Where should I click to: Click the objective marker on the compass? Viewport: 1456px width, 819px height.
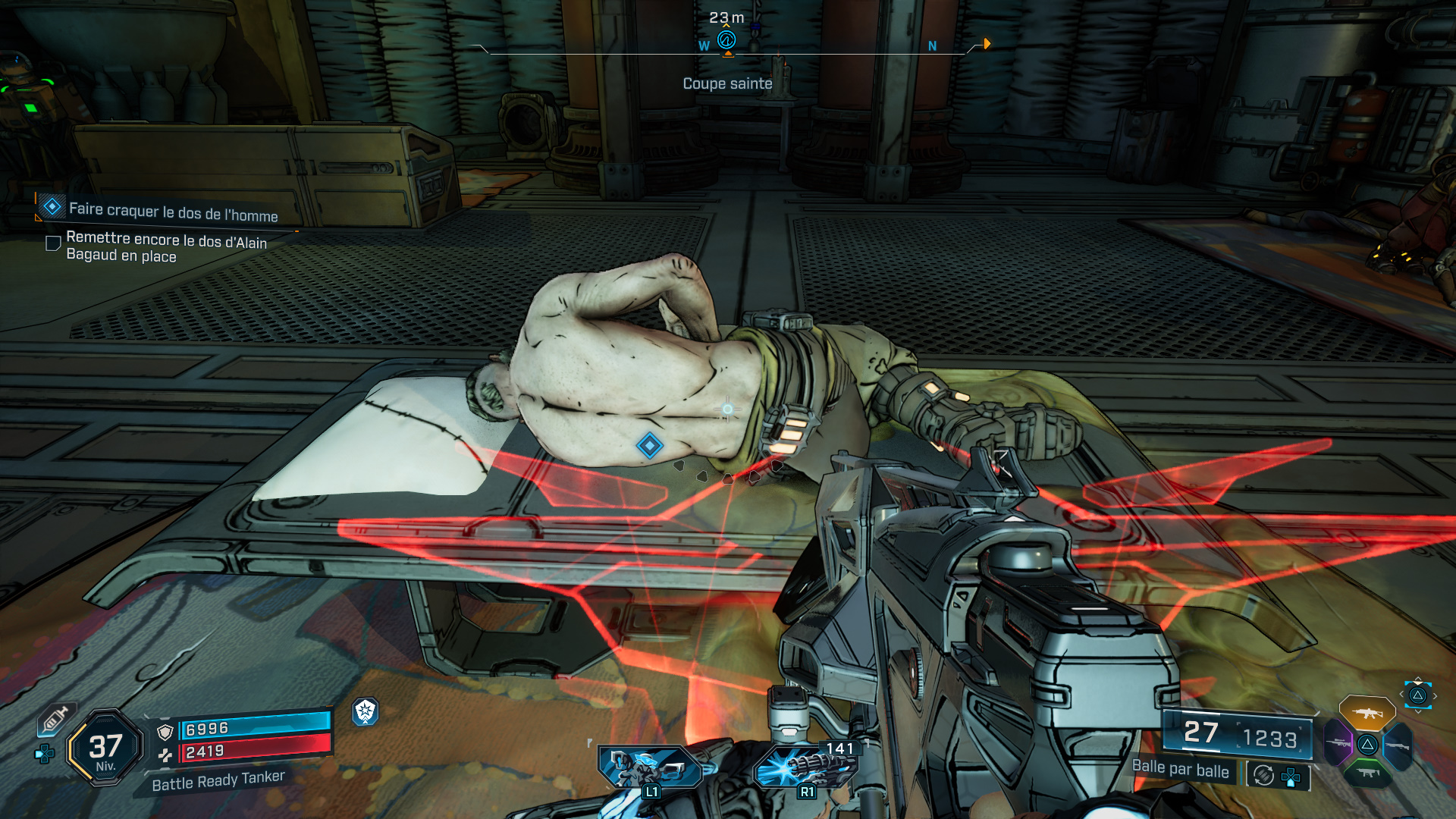click(x=726, y=40)
